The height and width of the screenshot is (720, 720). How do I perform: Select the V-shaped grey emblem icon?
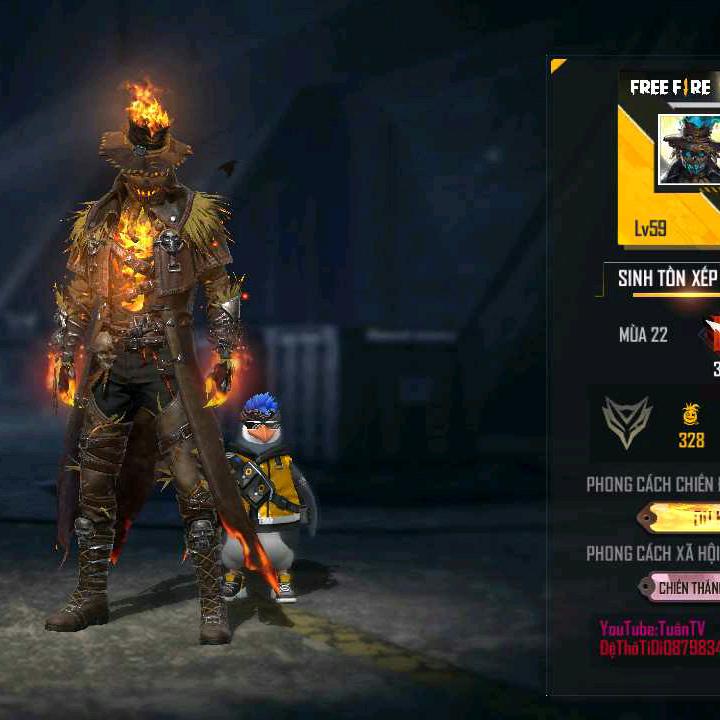click(627, 422)
